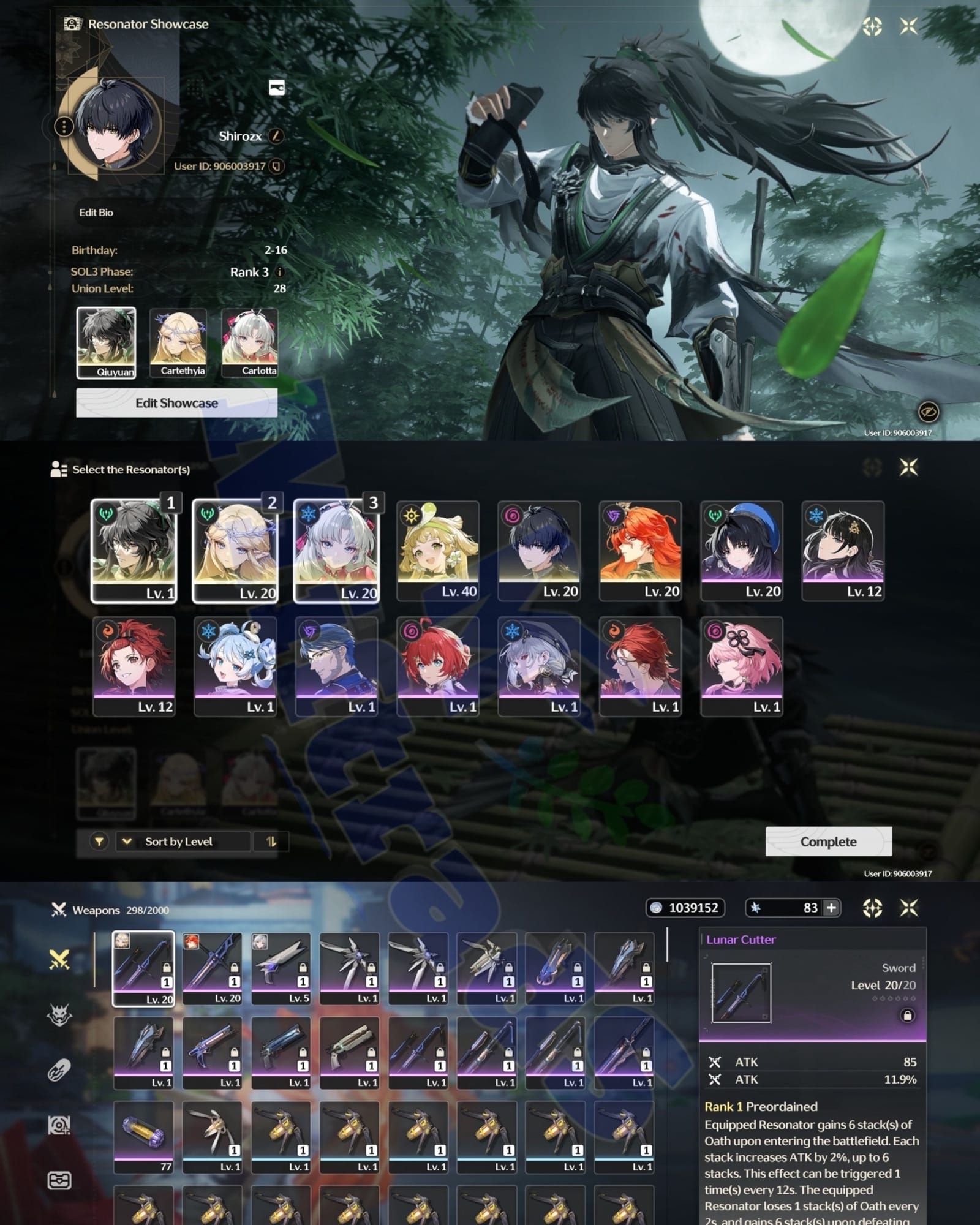Click the Edit Showcase button
This screenshot has height=1225, width=980.
tap(176, 403)
